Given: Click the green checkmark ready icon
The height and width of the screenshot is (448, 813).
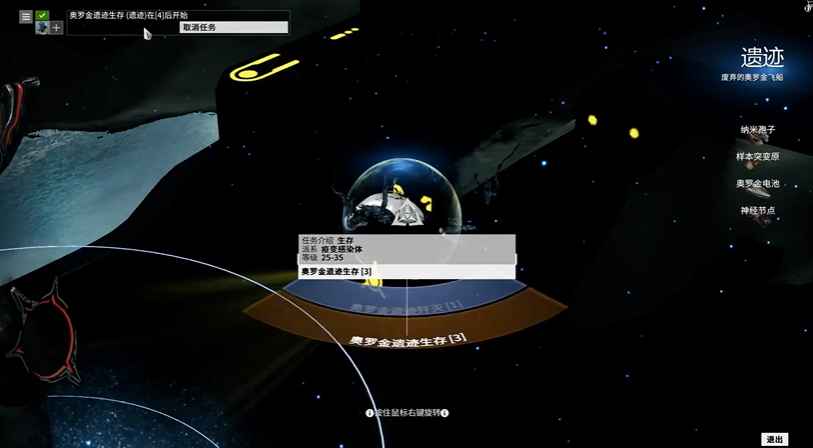Looking at the screenshot, I should (43, 15).
